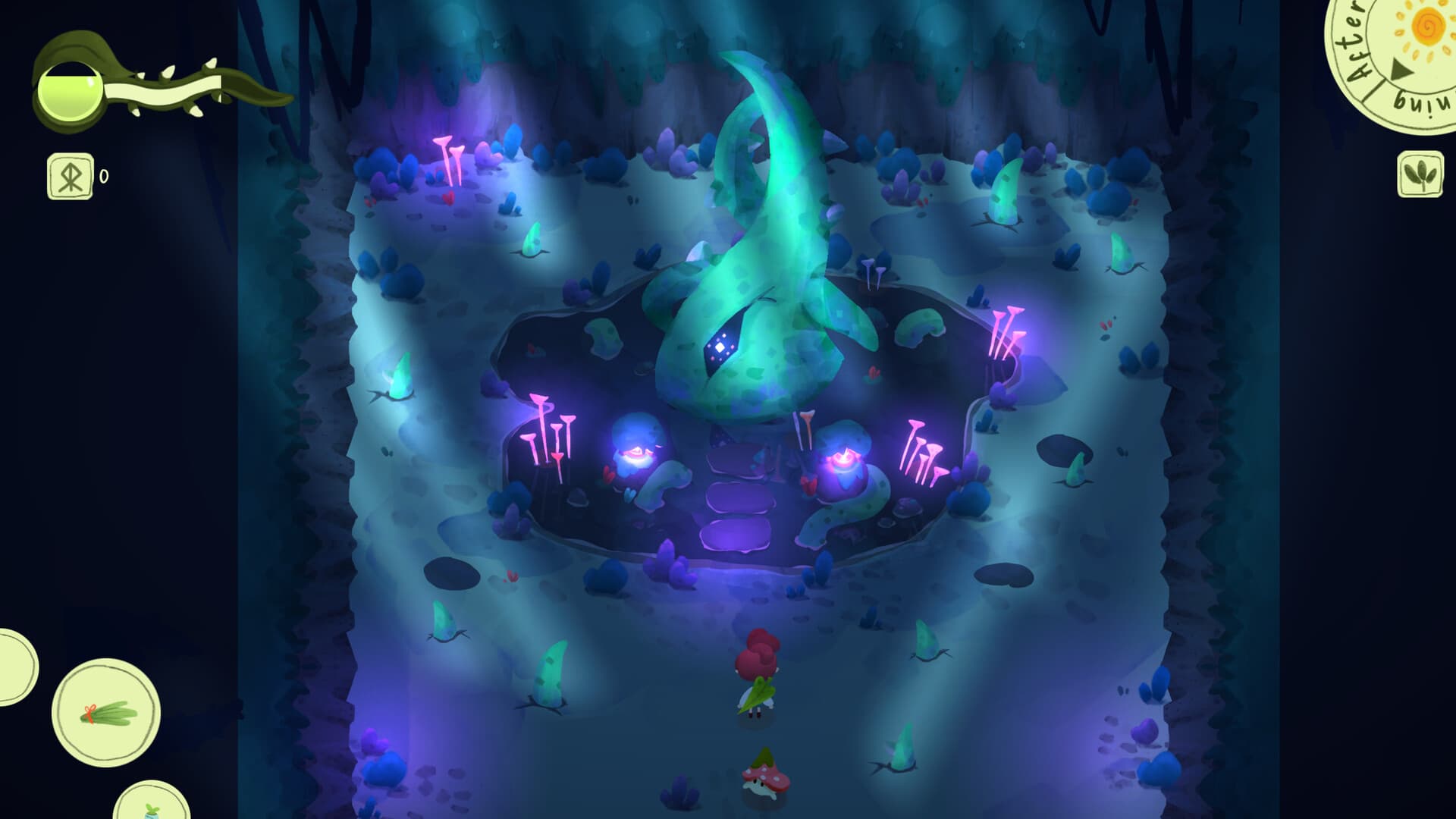Advance time using the dial's triangle arrow
Viewport: 1456px width, 819px height.
[1401, 68]
